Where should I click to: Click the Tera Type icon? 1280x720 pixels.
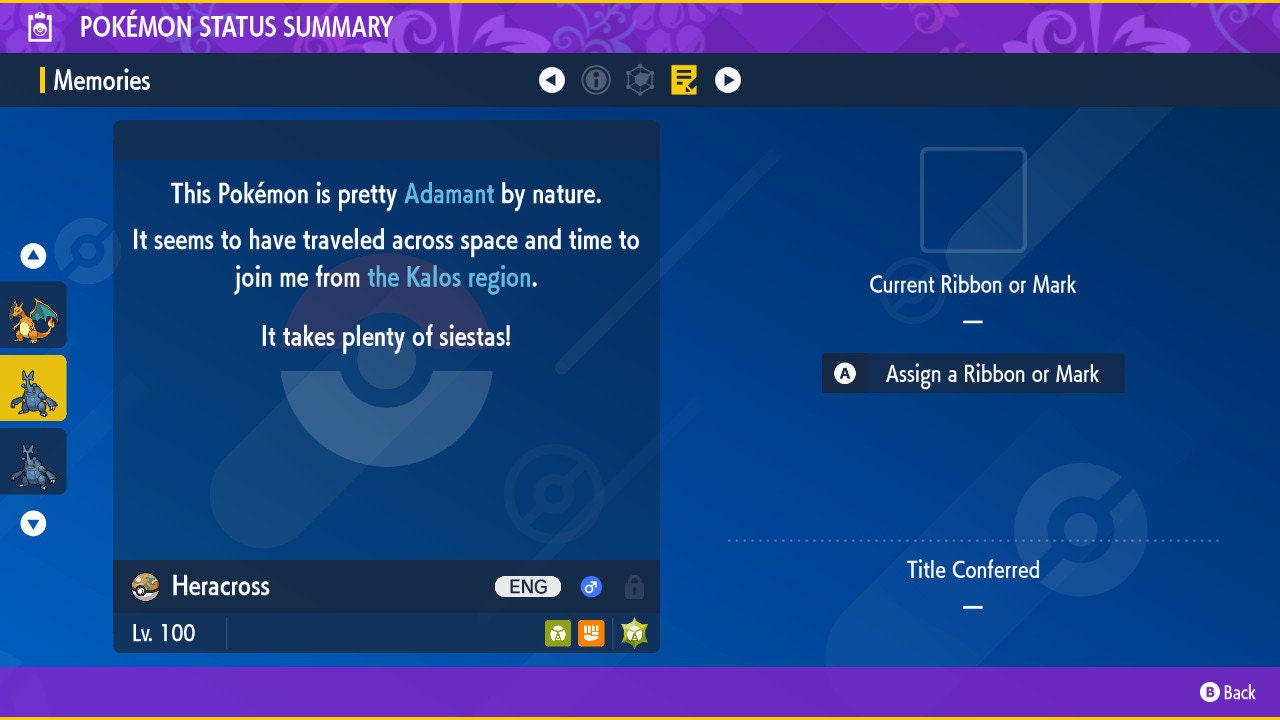(635, 633)
